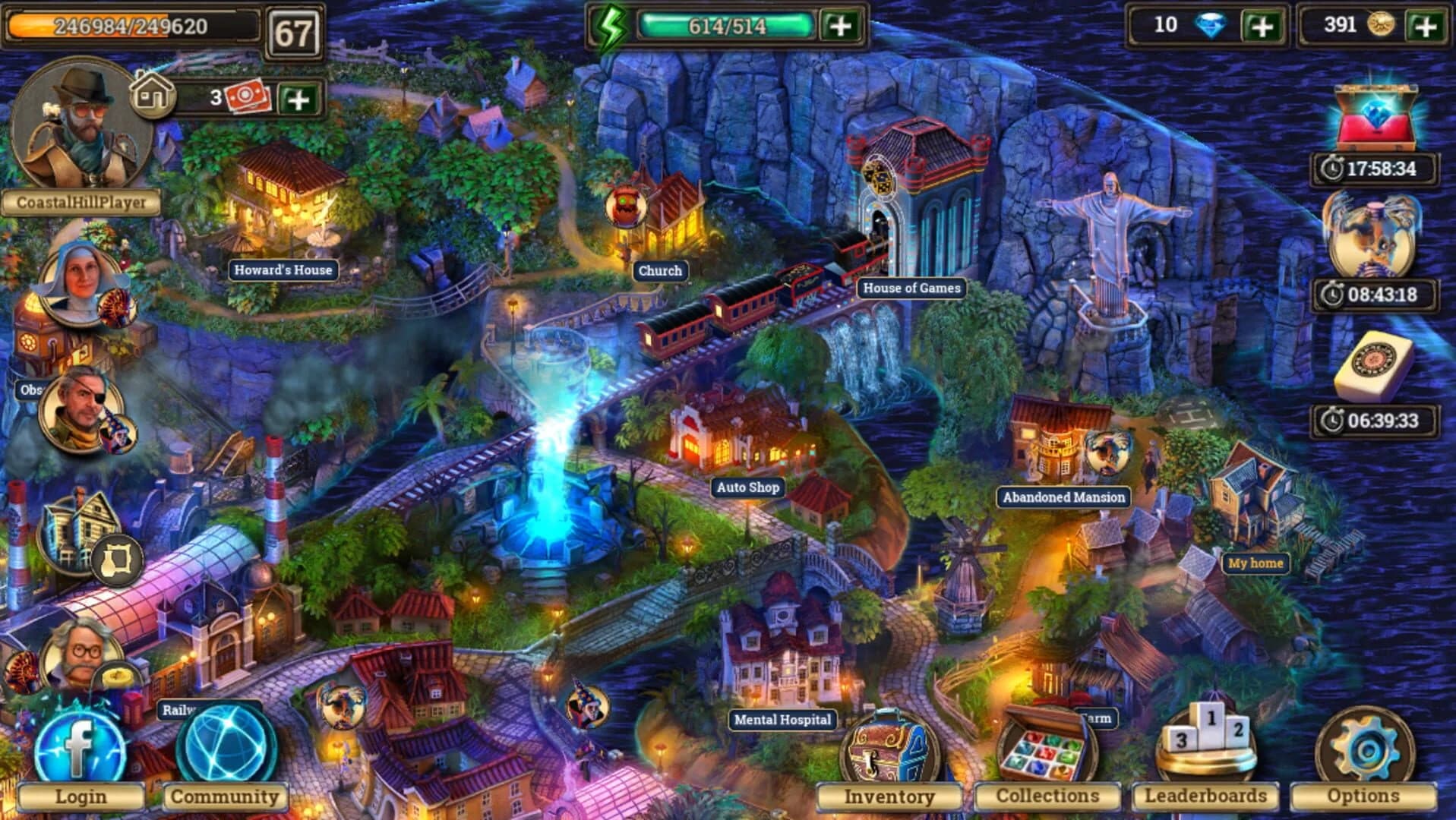The height and width of the screenshot is (820, 1456).
Task: Open Collections via the gems chest icon
Action: [1048, 748]
